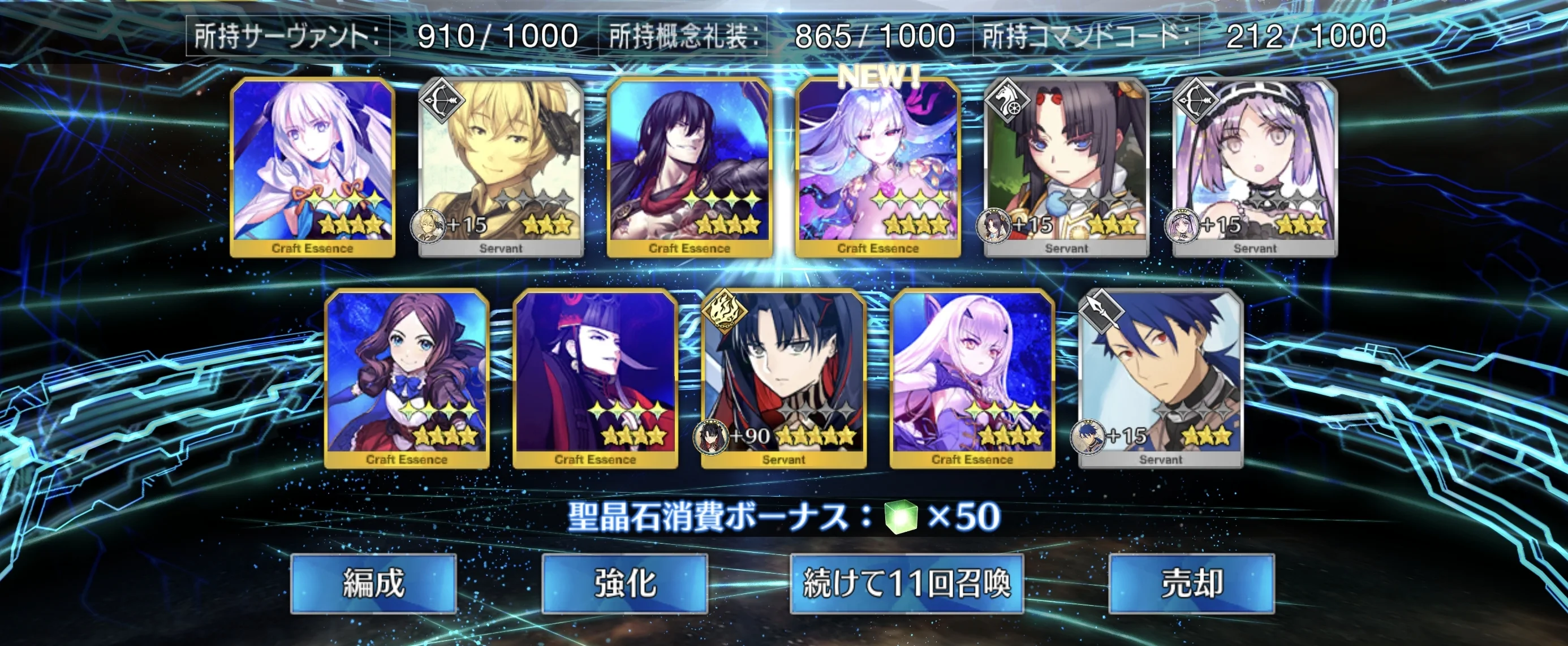Open the 売却 sell menu
This screenshot has height=646, width=1568.
(x=1191, y=583)
